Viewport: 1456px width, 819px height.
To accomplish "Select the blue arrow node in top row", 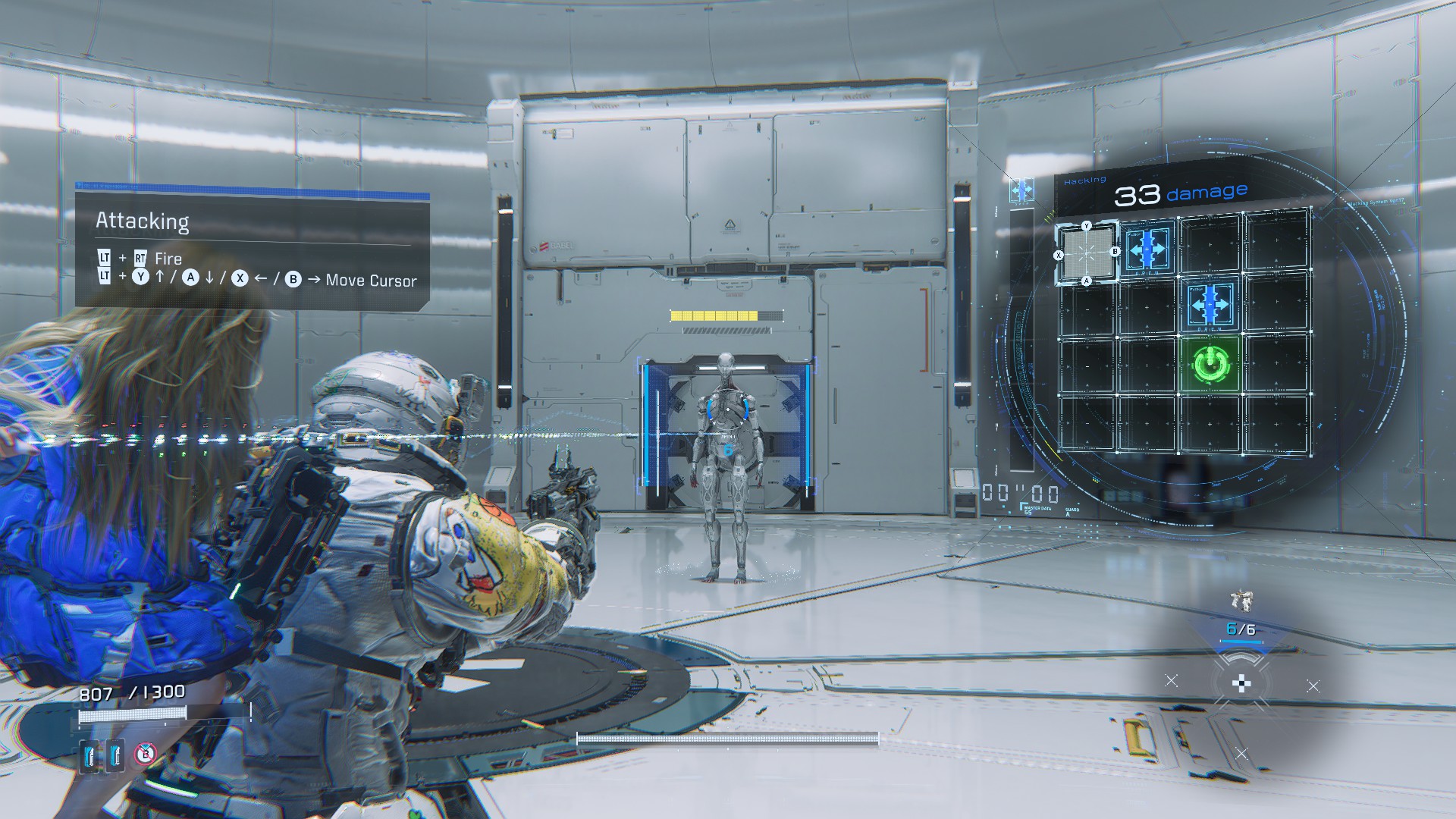I will click(x=1147, y=248).
